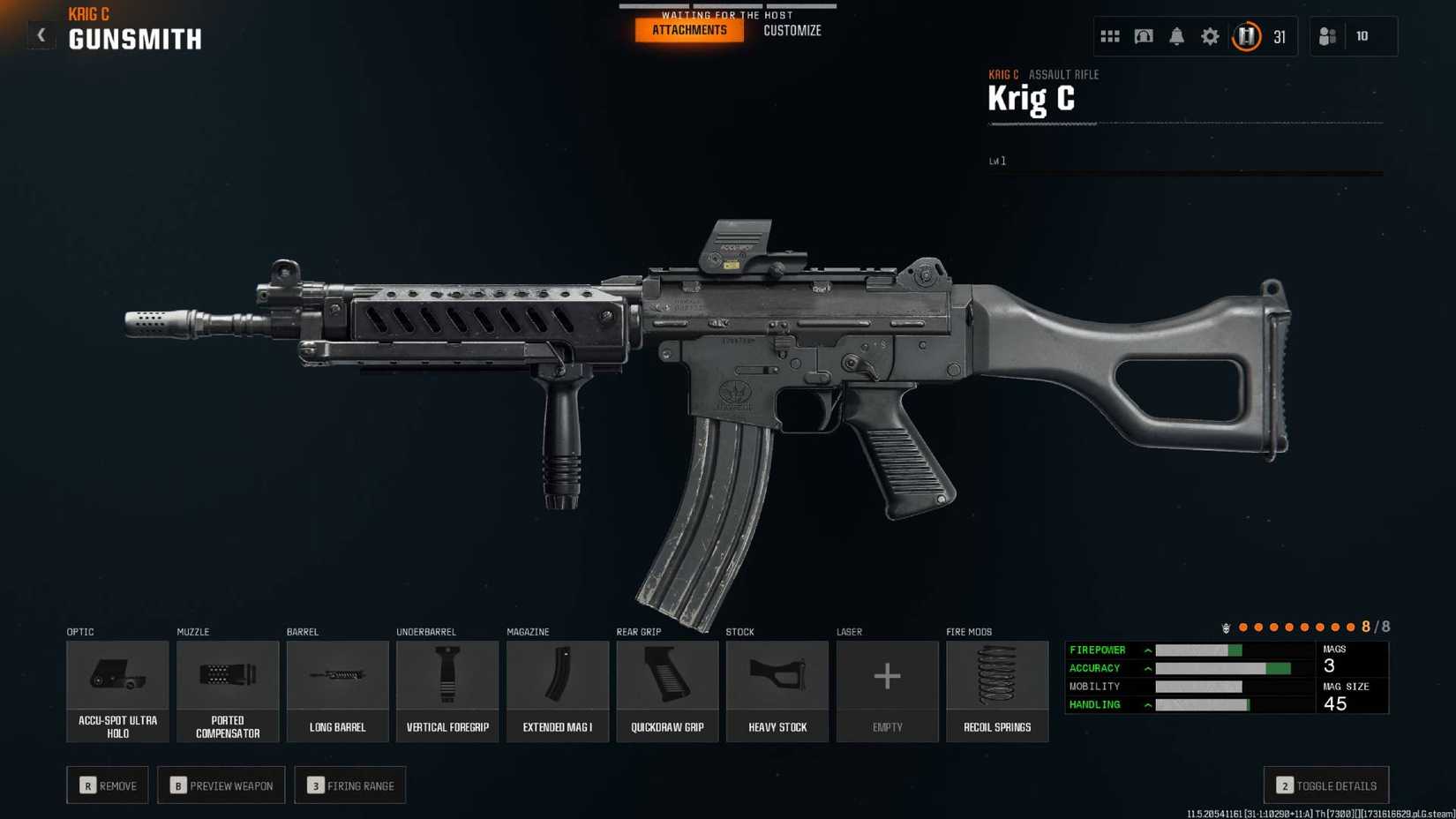
Task: Select the Ported Compensator muzzle slot
Action: (x=228, y=691)
